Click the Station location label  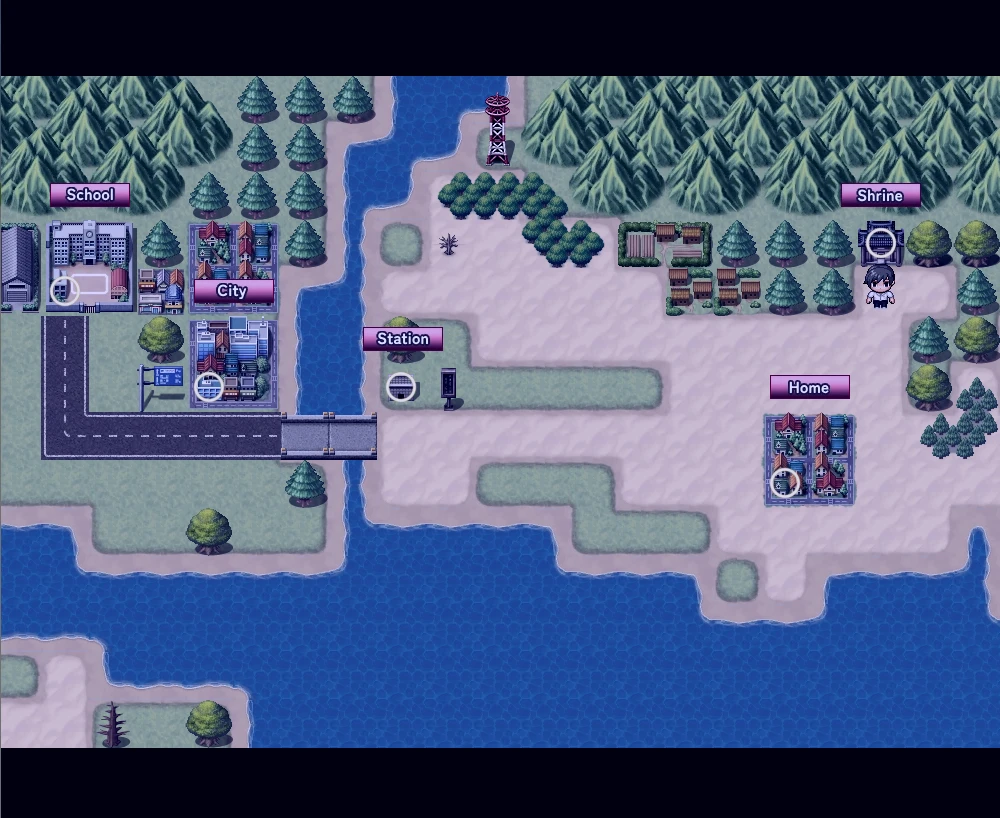tap(403, 339)
